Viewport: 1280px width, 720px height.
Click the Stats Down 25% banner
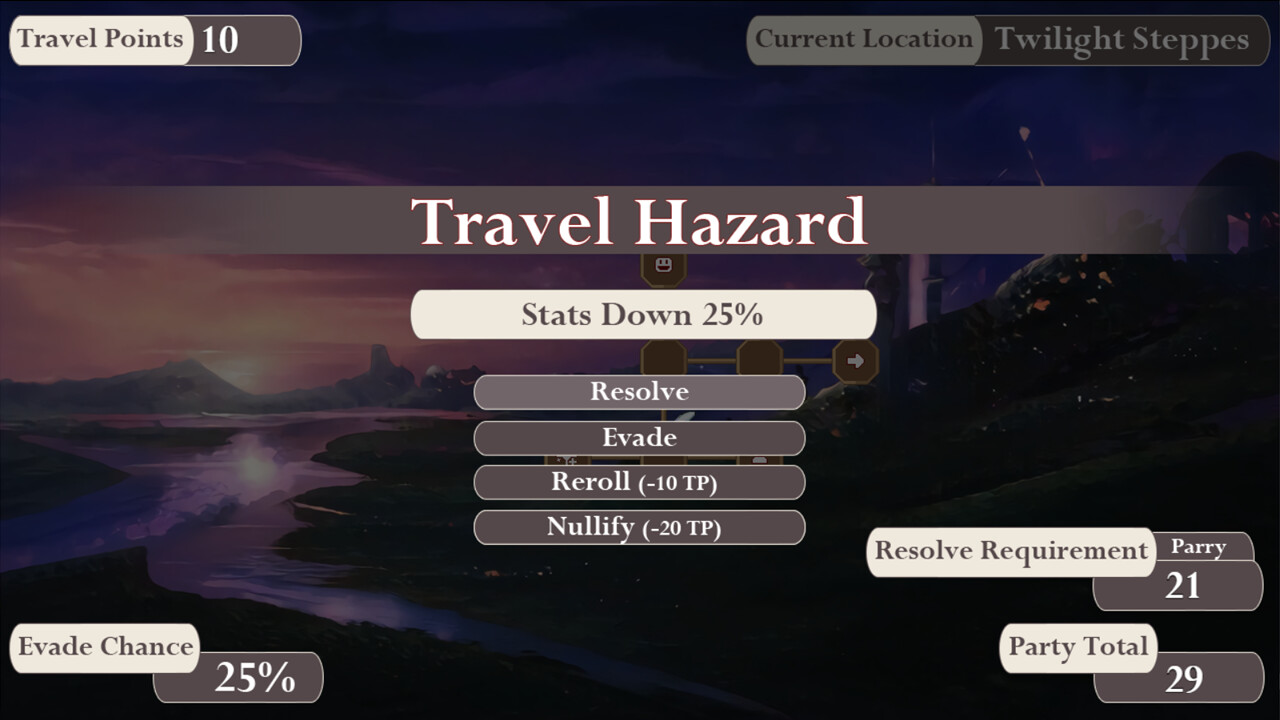(643, 313)
